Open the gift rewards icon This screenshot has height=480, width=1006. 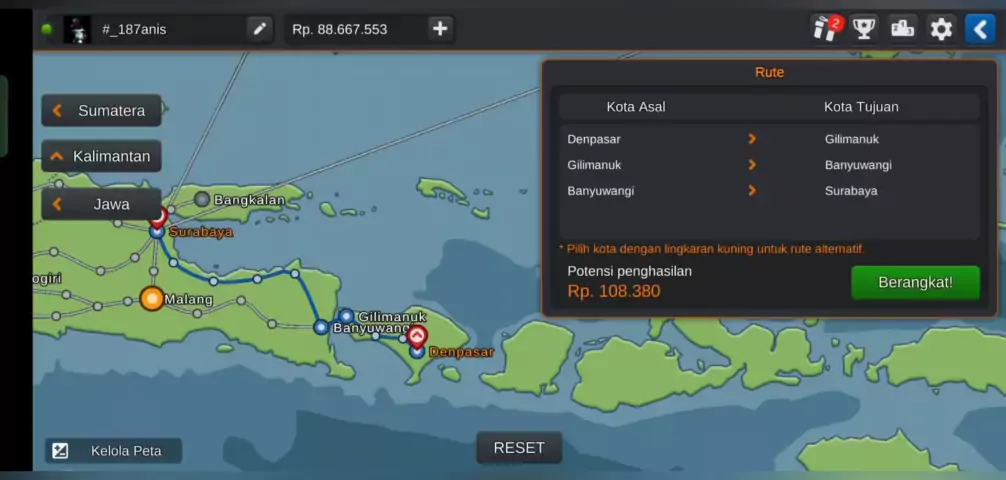click(825, 29)
